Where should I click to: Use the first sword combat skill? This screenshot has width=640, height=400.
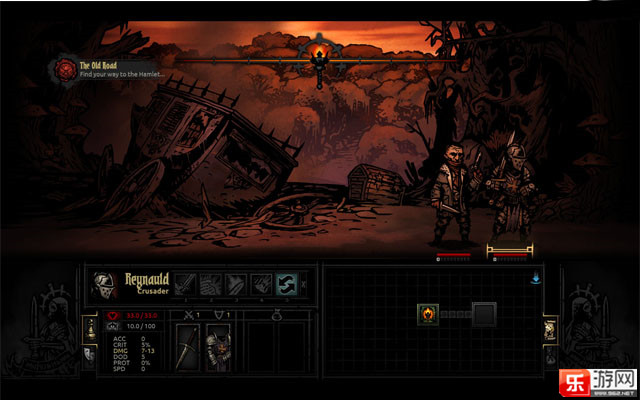point(185,284)
